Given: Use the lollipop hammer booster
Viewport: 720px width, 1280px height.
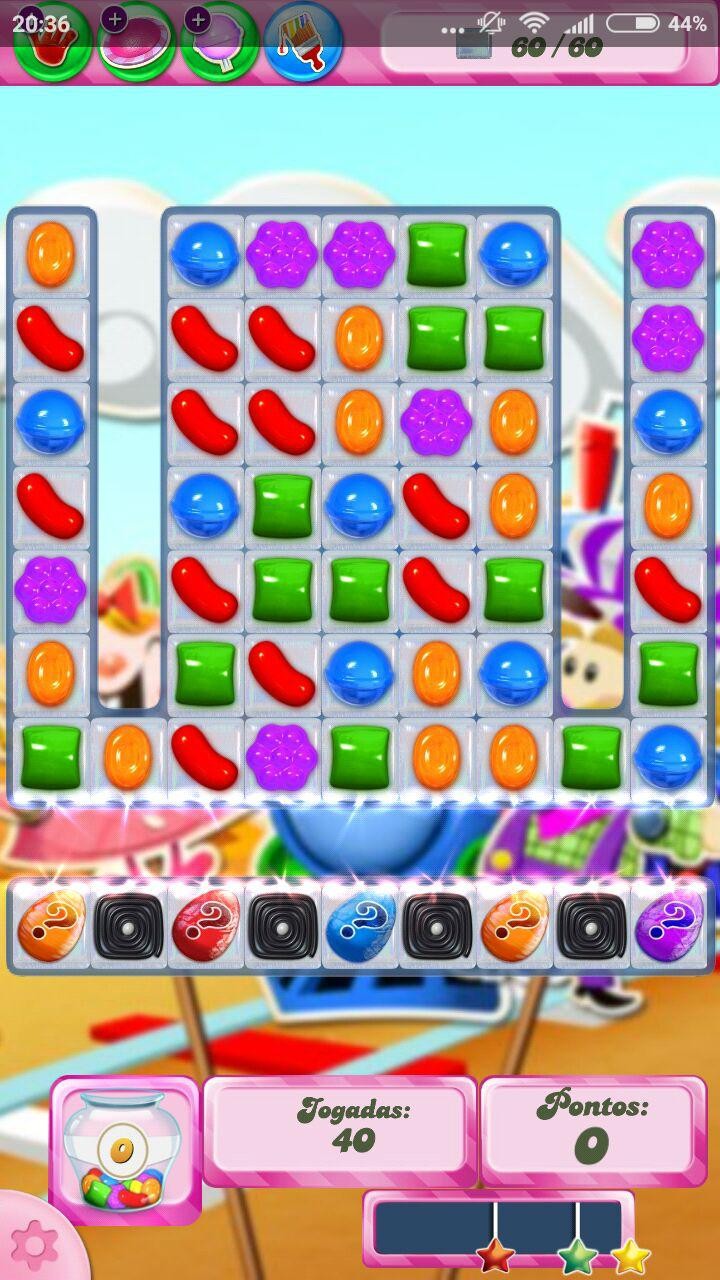Looking at the screenshot, I should (x=220, y=42).
